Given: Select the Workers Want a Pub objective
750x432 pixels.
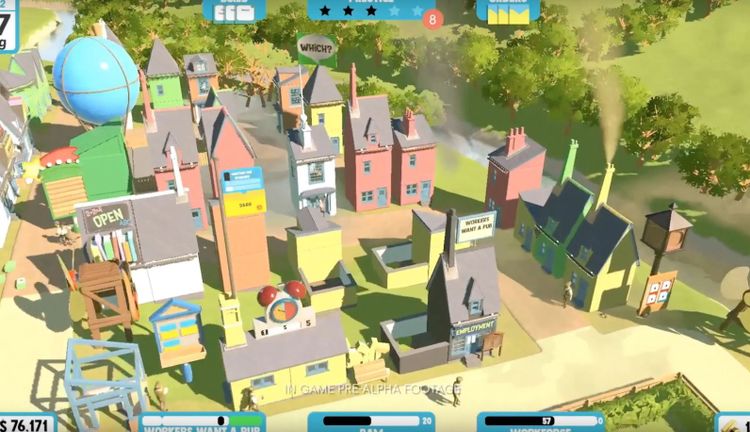Looking at the screenshot, I should (202, 422).
